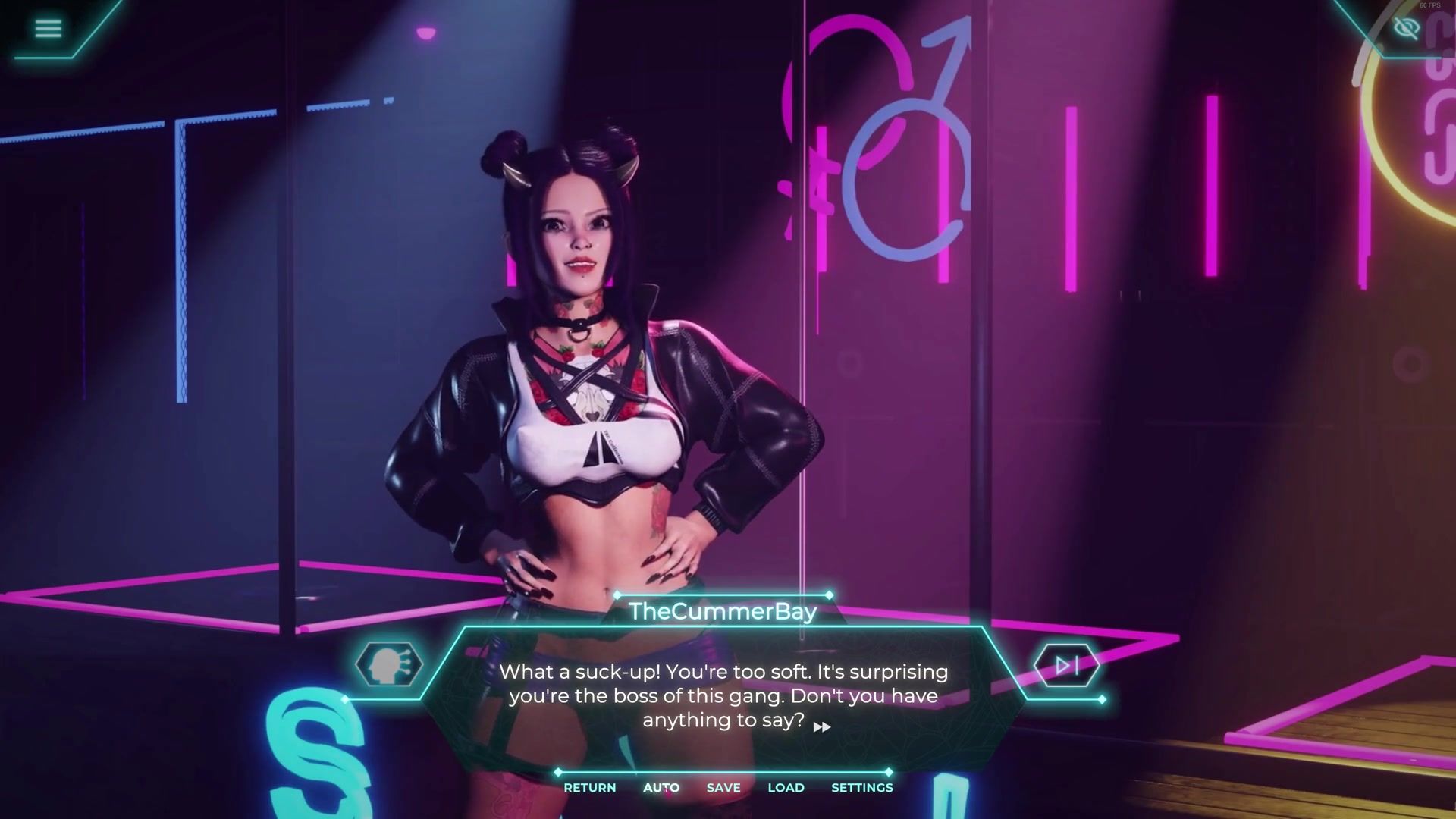1456x819 pixels.
Task: Click the RETURN button
Action: click(x=589, y=788)
